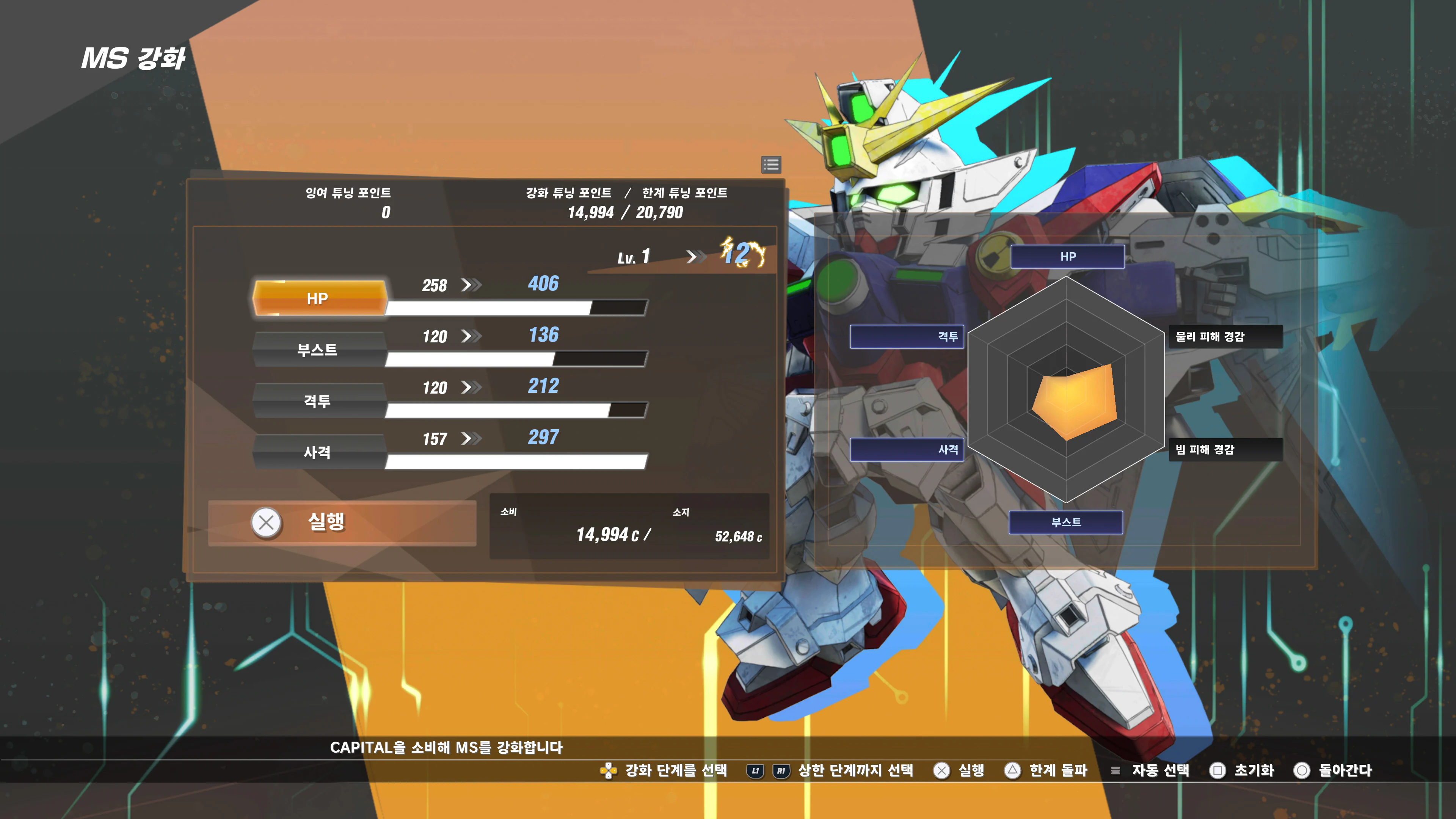Open the stat list view icon

[x=771, y=165]
